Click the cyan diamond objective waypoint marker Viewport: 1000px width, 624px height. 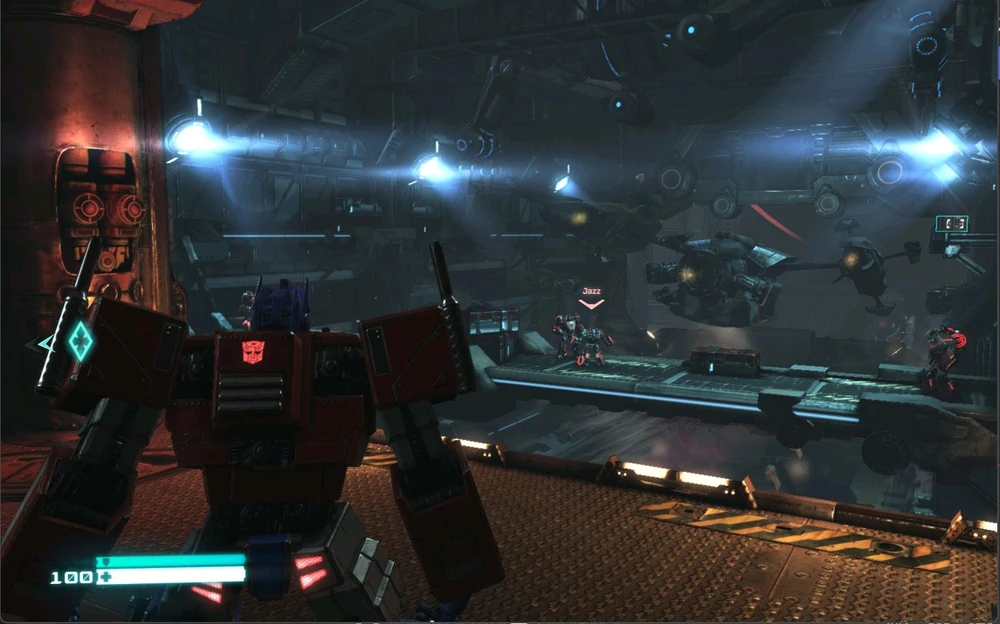[x=80, y=341]
